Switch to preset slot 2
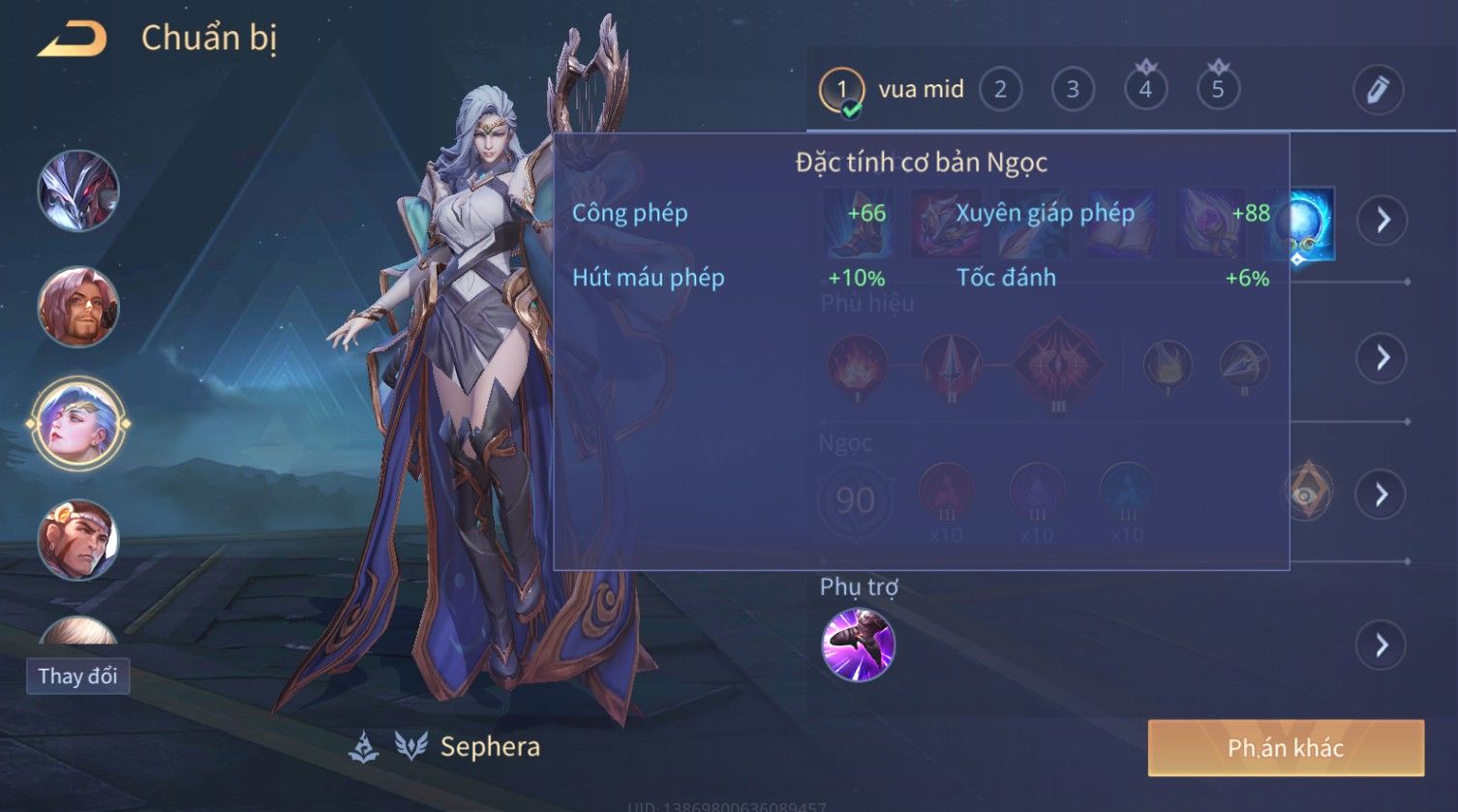This screenshot has height=812, width=1458. [1000, 90]
